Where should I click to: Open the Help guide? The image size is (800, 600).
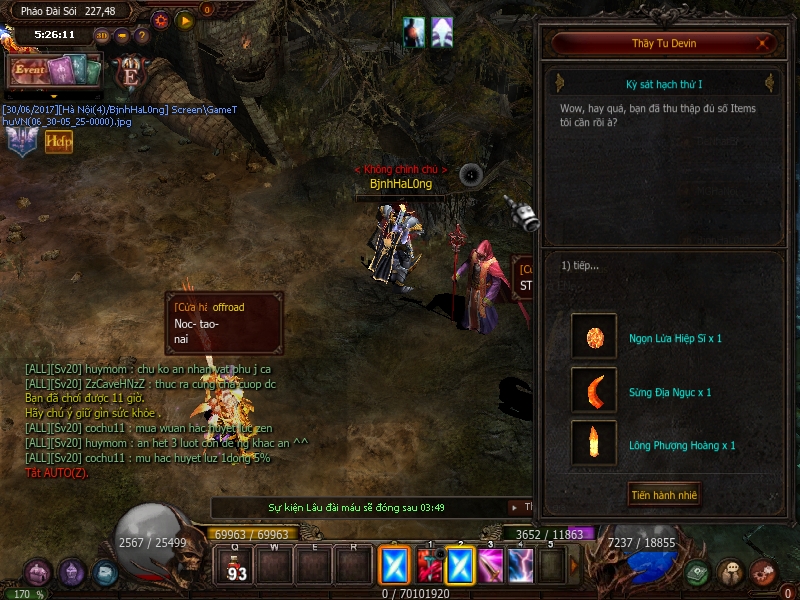click(x=59, y=142)
